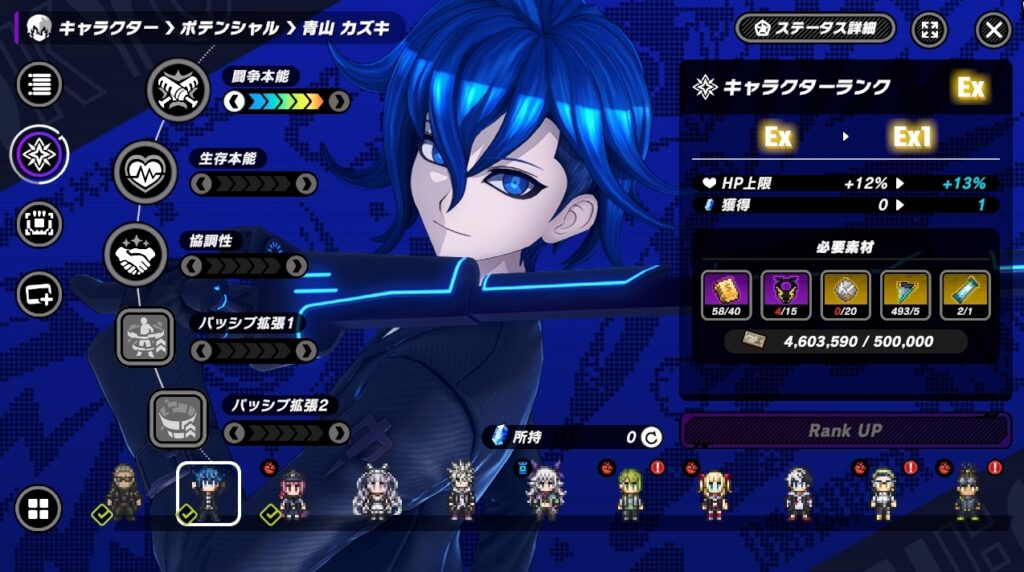Click the blue crystal 所持 refresh icon
1024x572 pixels.
[651, 437]
